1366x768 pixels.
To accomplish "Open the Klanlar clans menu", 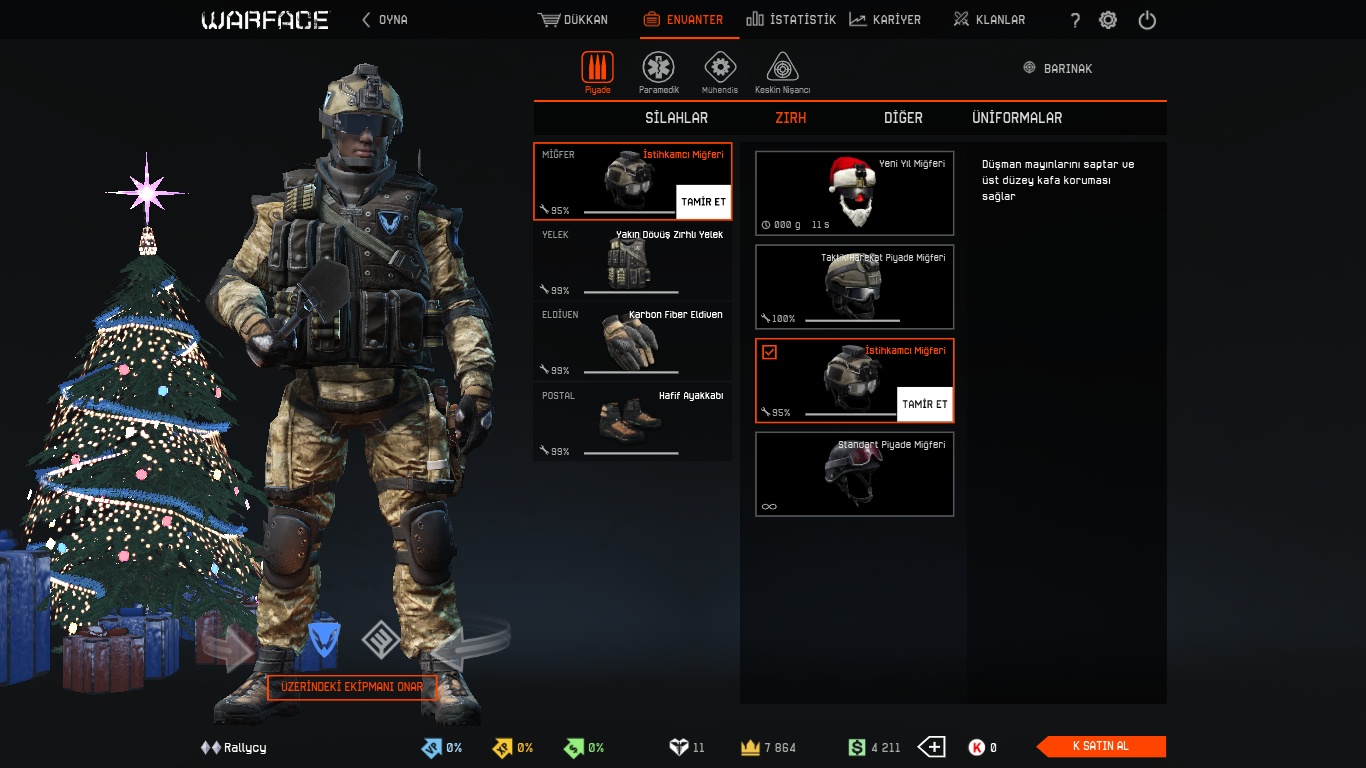I will 989,20.
